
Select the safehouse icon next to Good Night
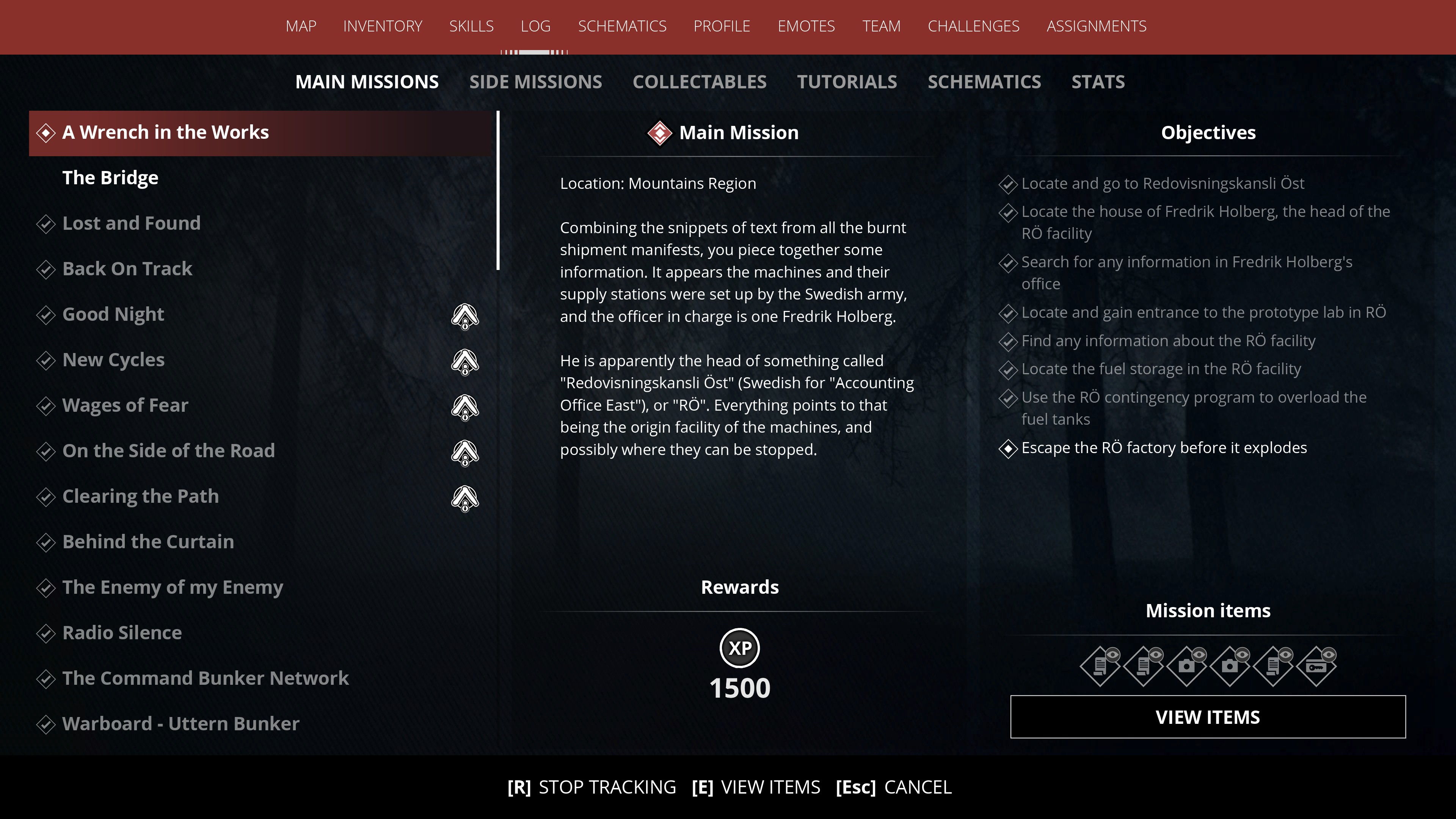click(x=464, y=317)
